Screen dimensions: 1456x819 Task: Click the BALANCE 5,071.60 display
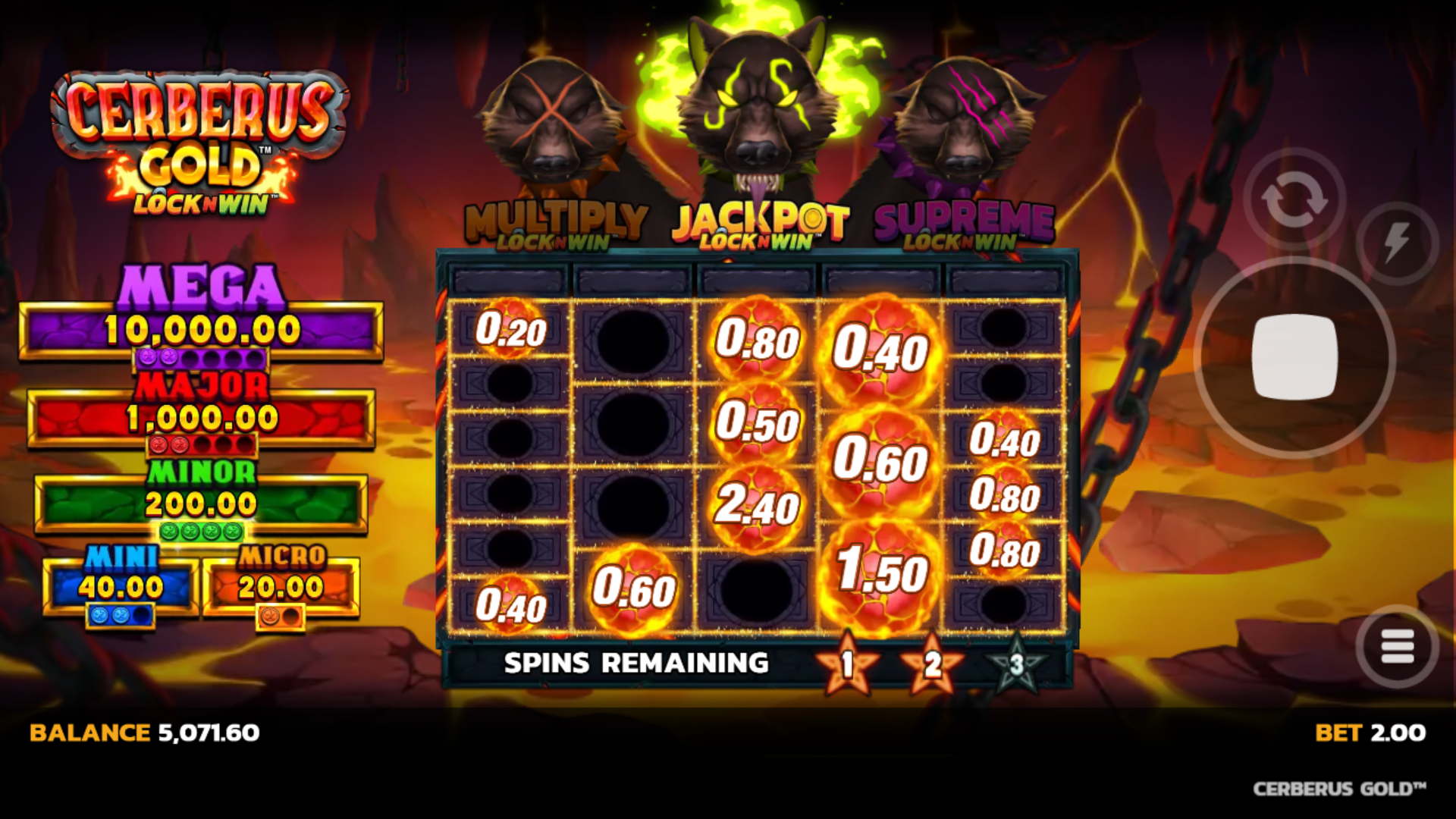[144, 734]
